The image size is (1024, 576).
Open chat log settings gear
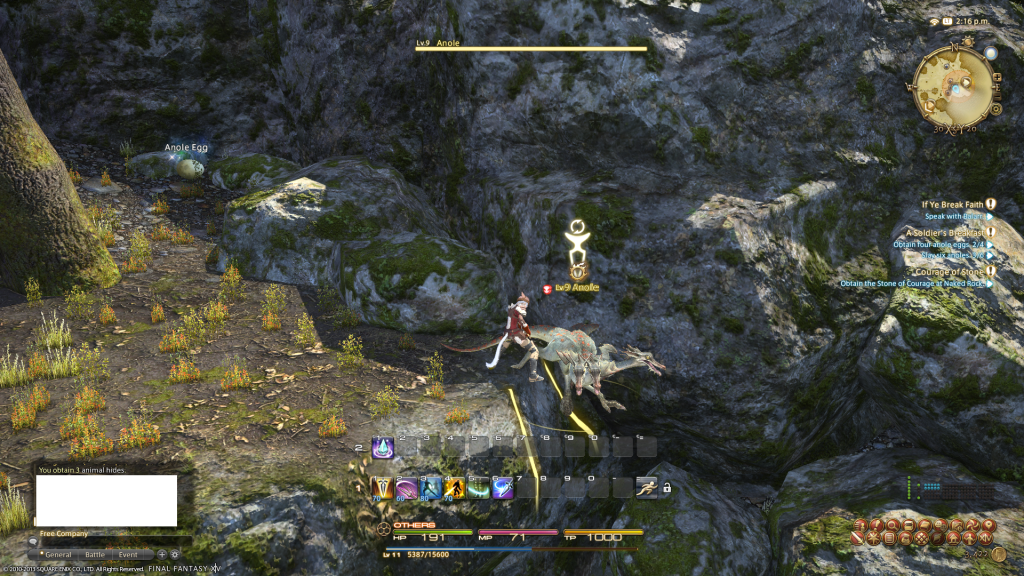click(x=175, y=554)
